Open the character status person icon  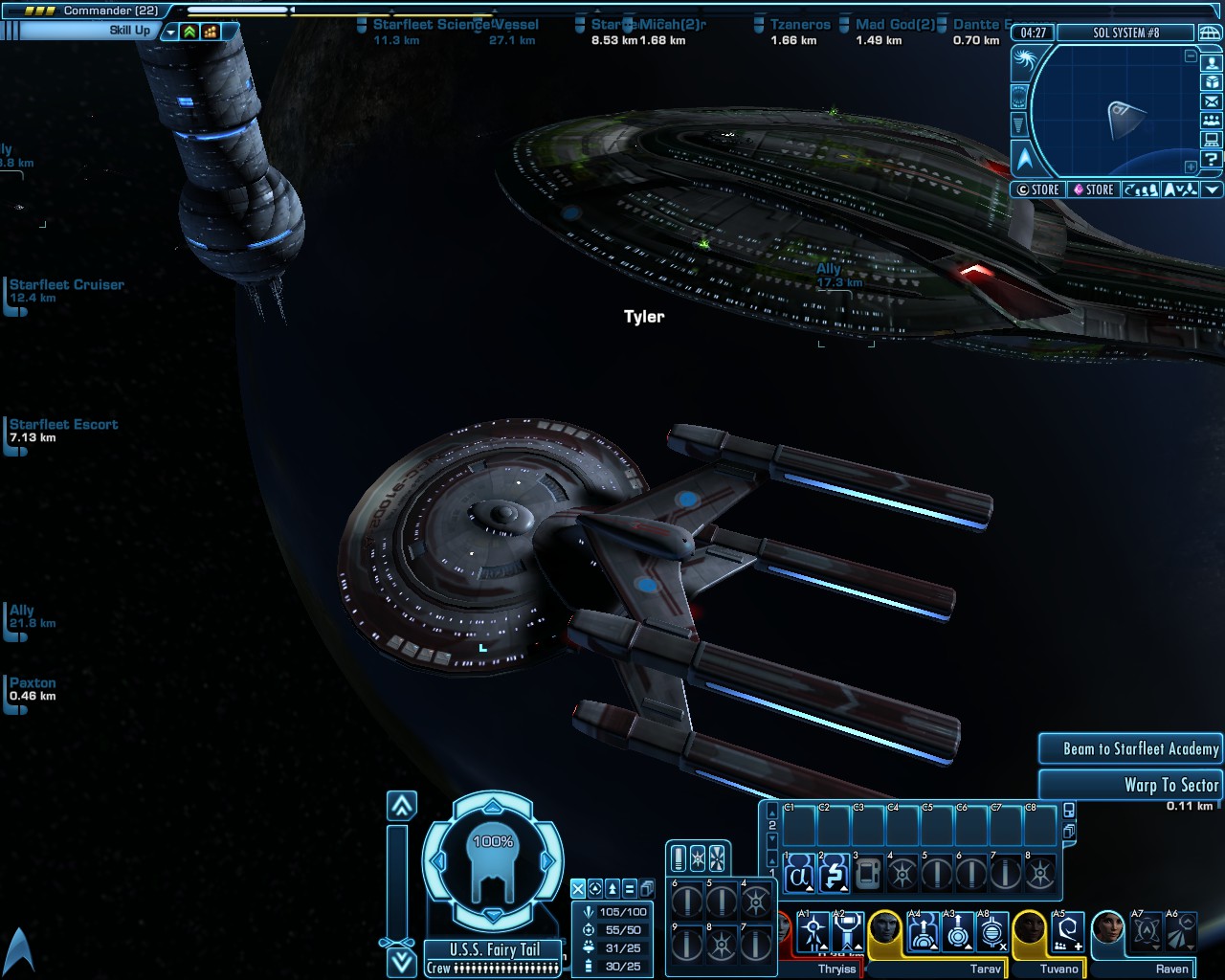coord(1212,63)
